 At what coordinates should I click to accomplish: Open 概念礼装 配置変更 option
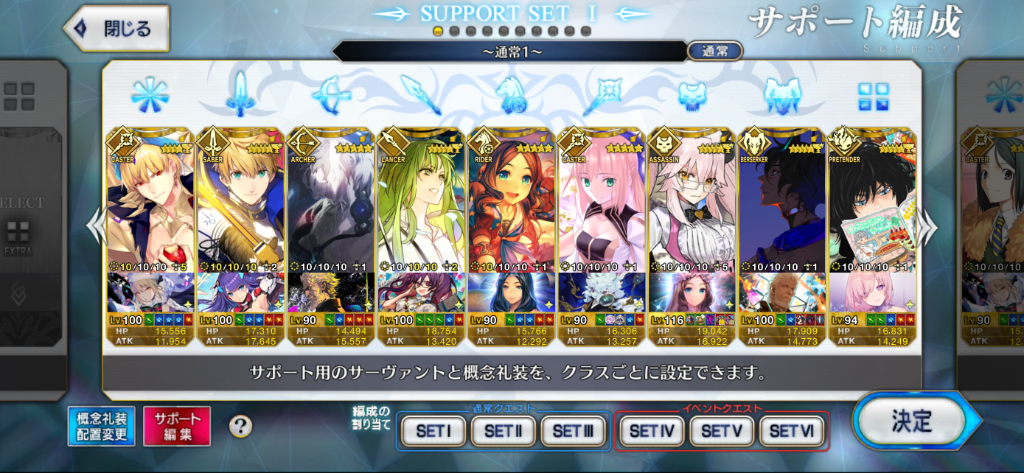(102, 426)
